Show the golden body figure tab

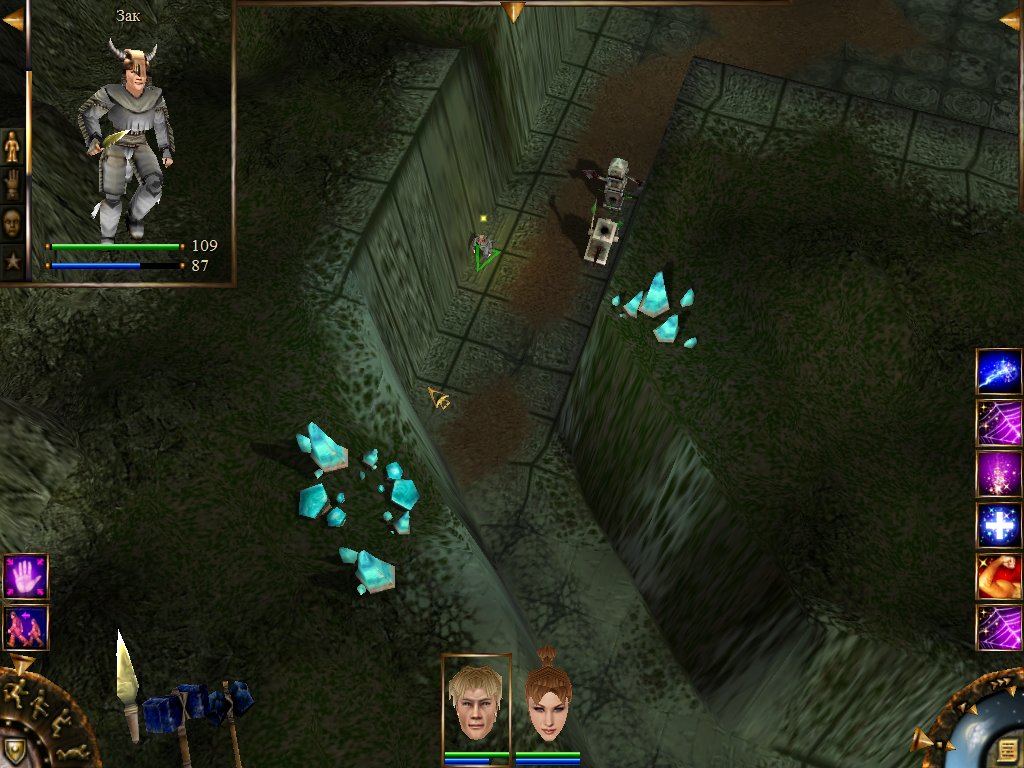(x=12, y=147)
